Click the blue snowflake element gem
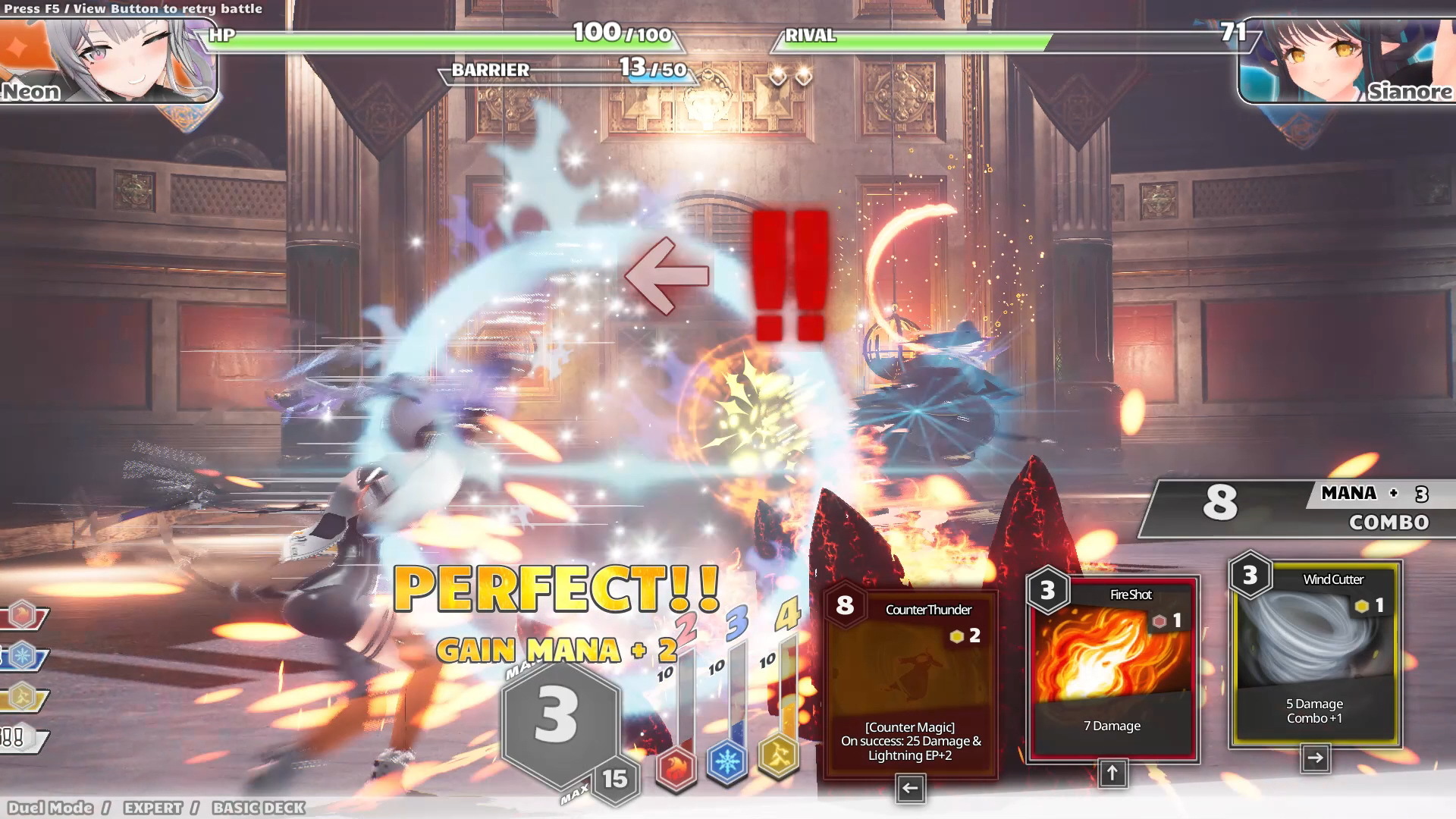The image size is (1456, 819). [726, 761]
